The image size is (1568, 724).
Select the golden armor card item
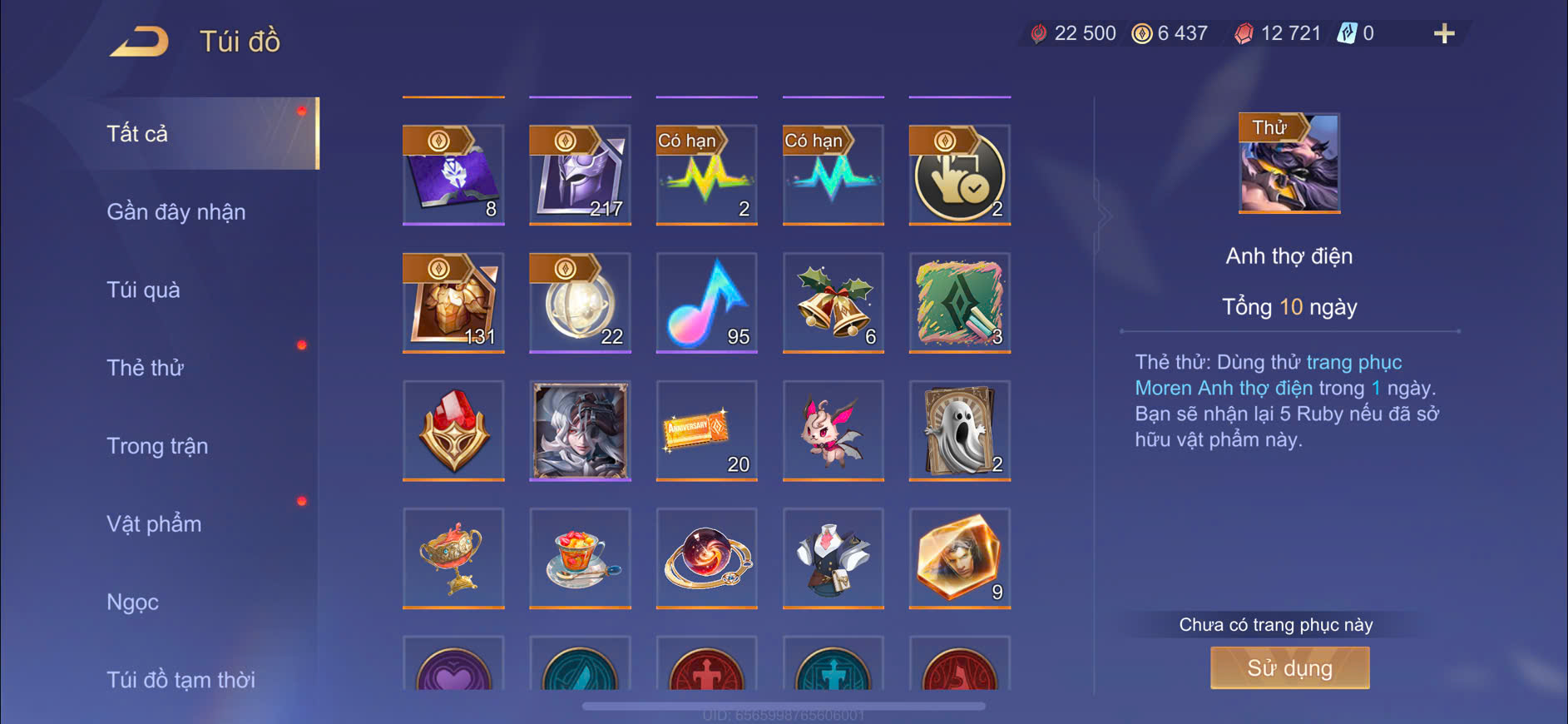click(x=453, y=303)
